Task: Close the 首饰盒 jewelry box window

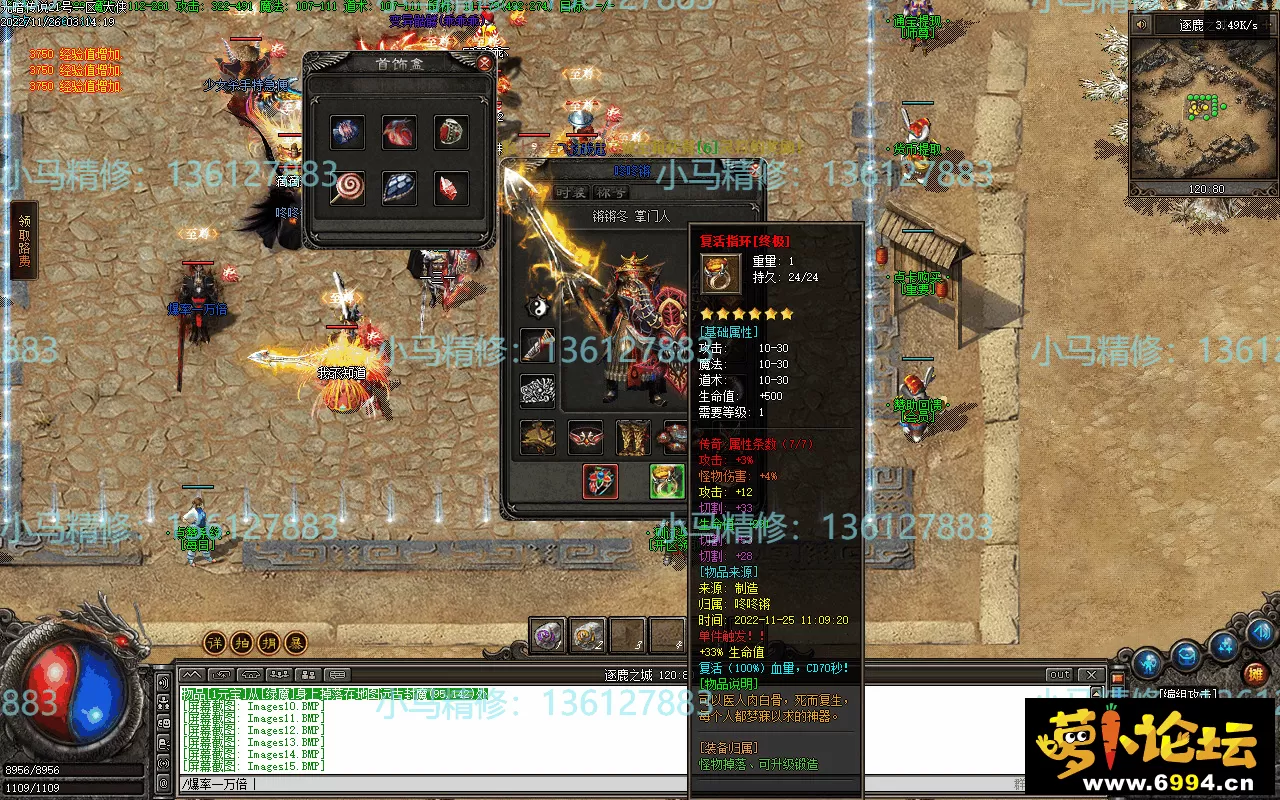Action: coord(484,63)
